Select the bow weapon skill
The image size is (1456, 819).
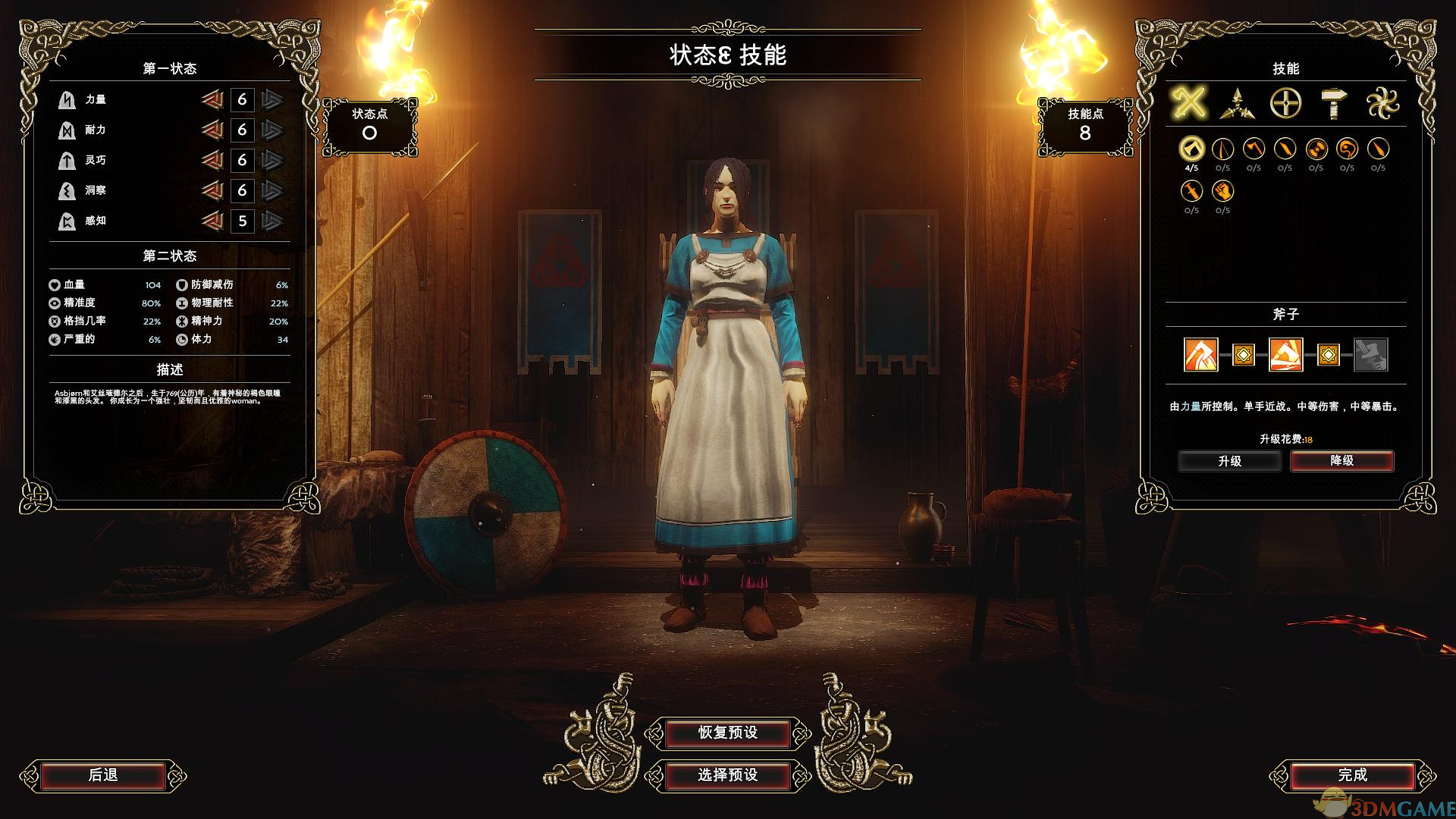(x=1222, y=149)
